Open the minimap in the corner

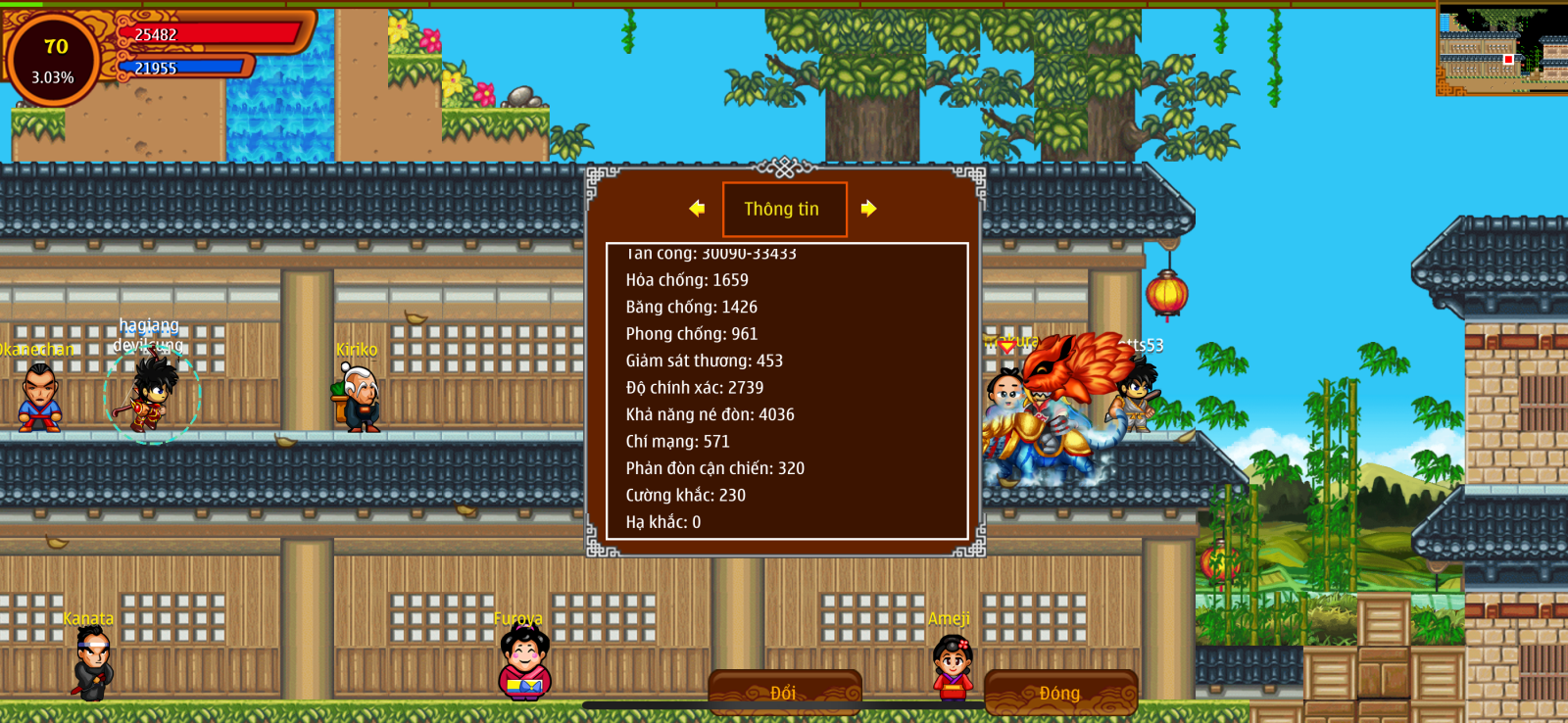[1501, 48]
